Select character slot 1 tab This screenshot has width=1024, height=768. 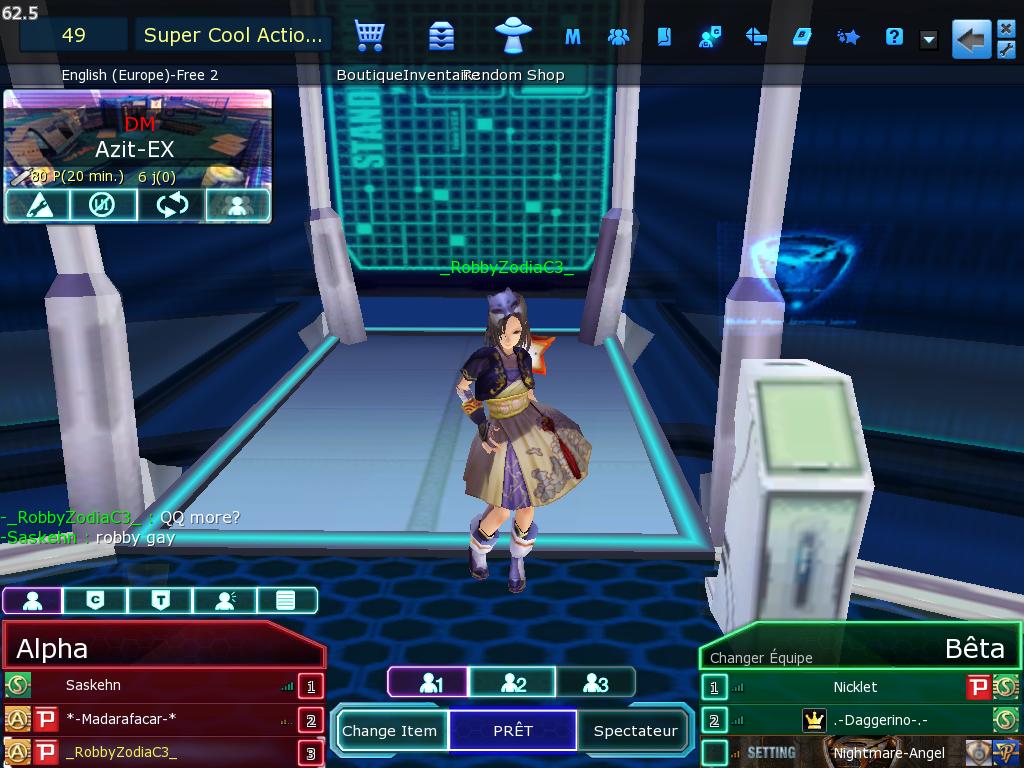point(428,683)
